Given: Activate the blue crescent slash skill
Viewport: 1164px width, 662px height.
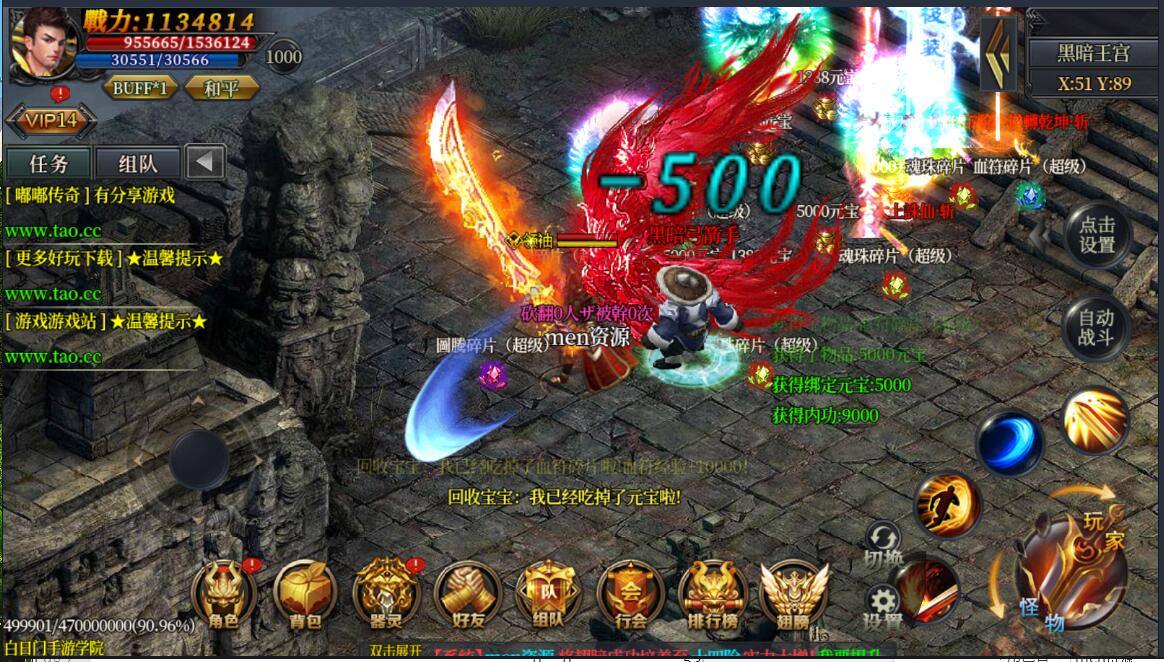Looking at the screenshot, I should pos(1009,443).
